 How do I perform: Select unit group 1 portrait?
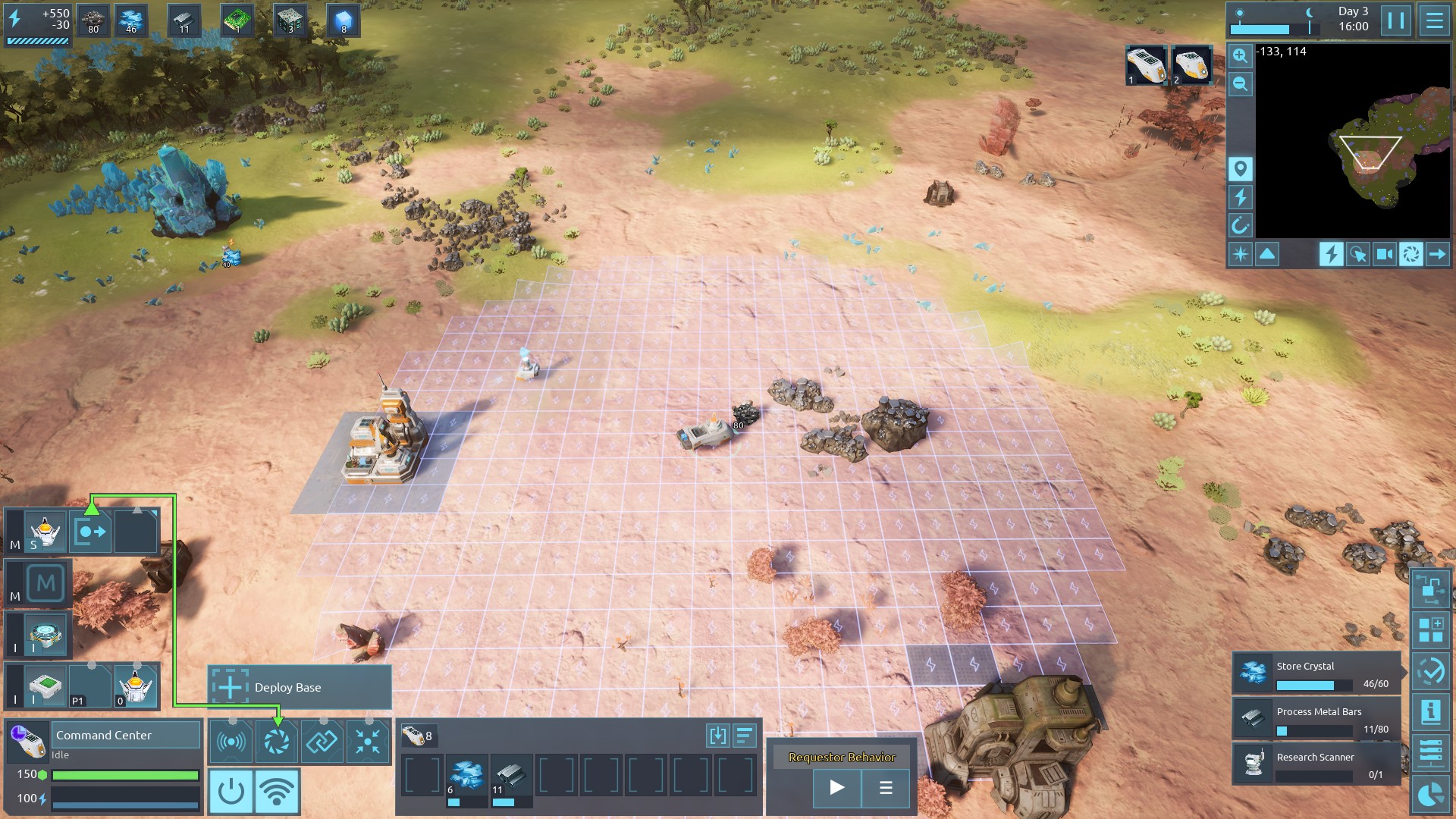tap(1146, 65)
